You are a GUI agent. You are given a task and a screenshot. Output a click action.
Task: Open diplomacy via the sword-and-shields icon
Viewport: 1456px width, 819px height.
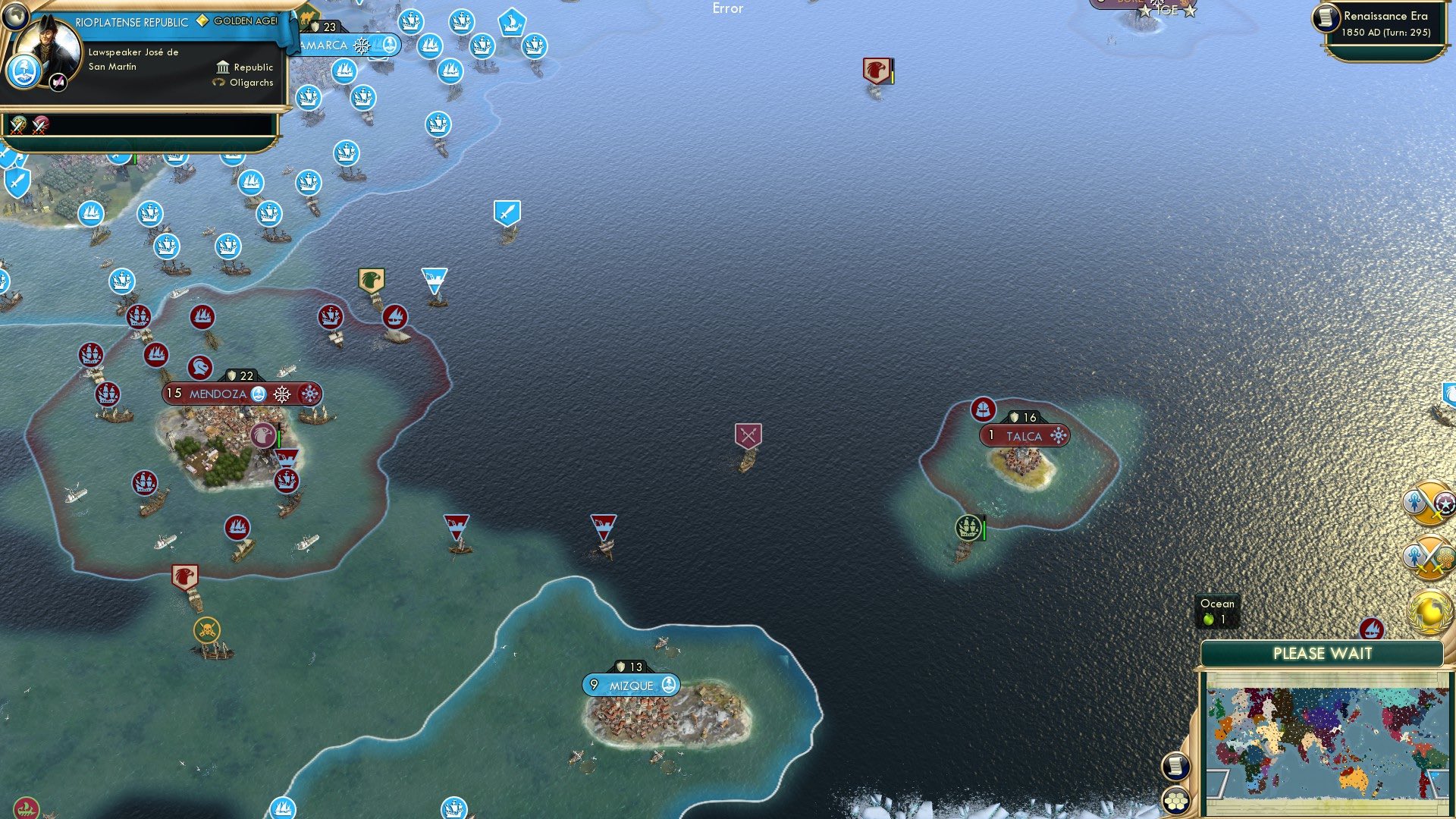pos(1432,504)
